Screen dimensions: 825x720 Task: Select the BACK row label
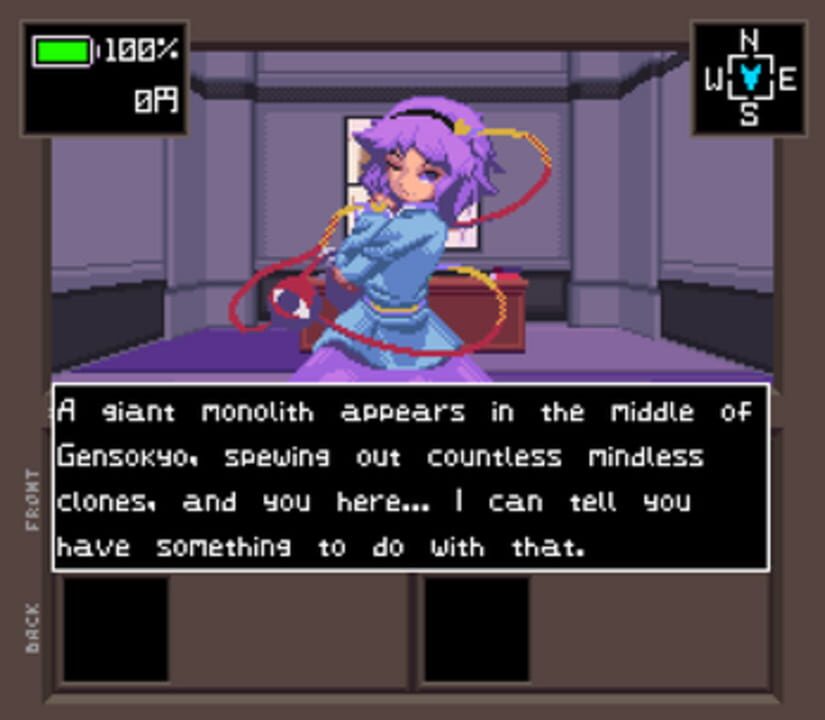[33, 628]
